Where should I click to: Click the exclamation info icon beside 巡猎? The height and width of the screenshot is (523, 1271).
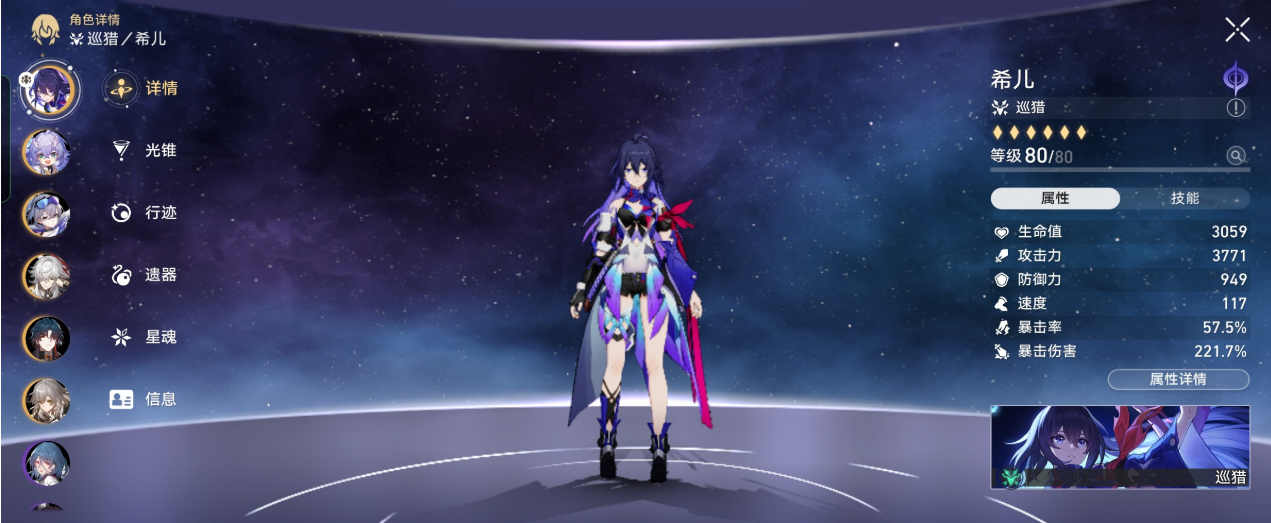(x=1237, y=108)
